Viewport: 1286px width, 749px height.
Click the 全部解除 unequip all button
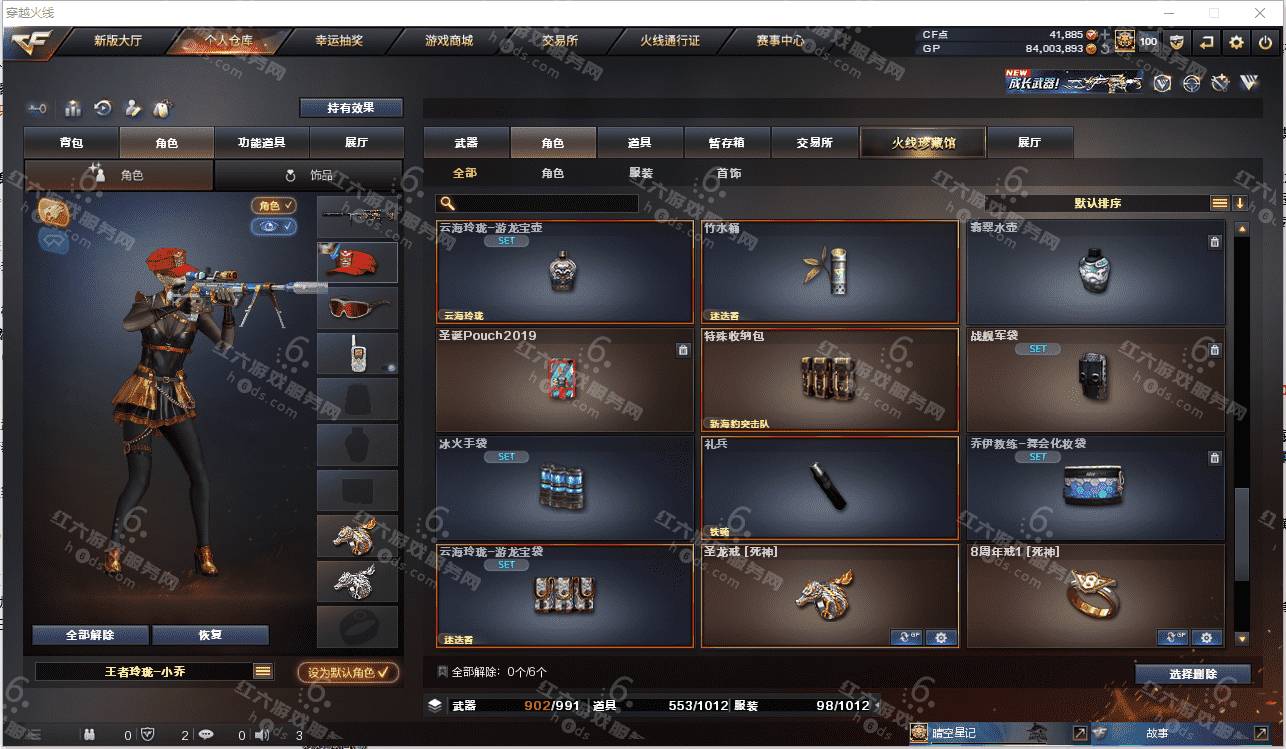click(90, 635)
